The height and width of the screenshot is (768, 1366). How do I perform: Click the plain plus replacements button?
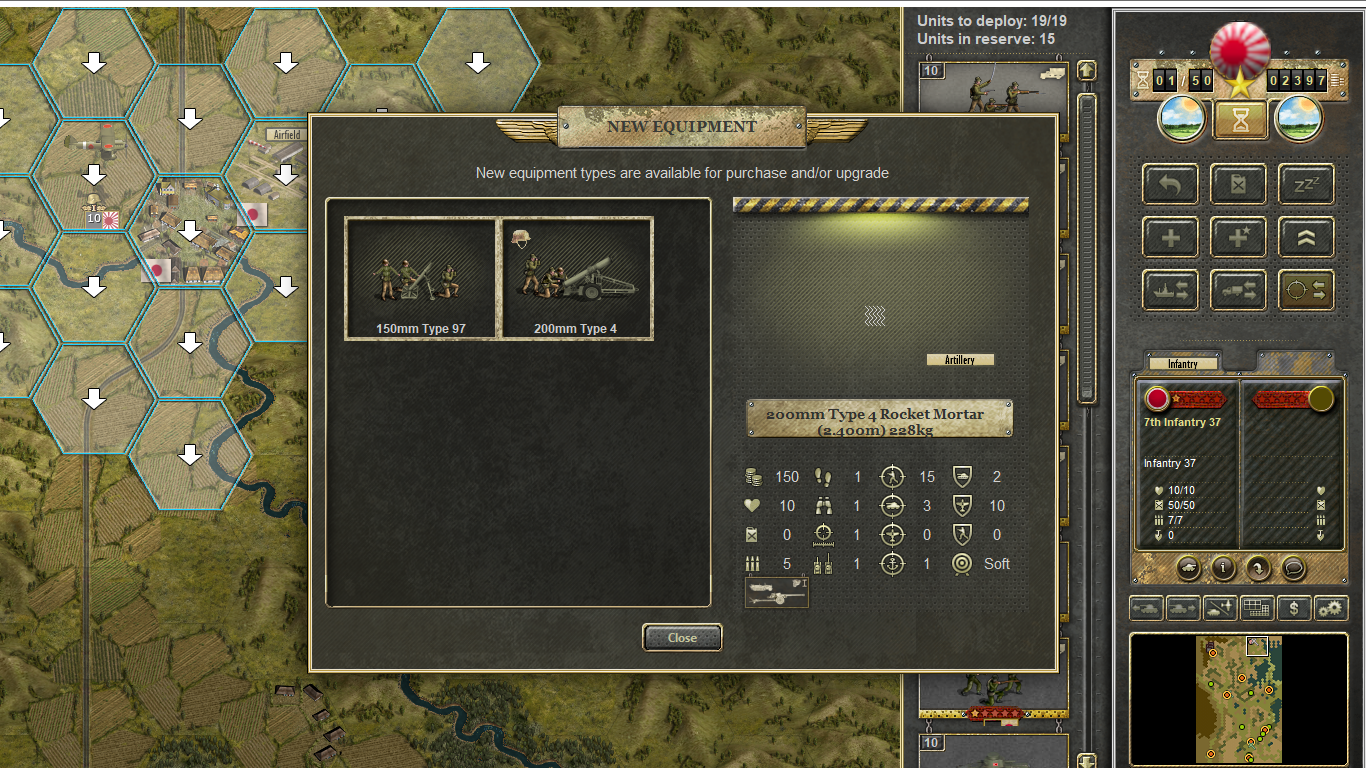(1170, 238)
